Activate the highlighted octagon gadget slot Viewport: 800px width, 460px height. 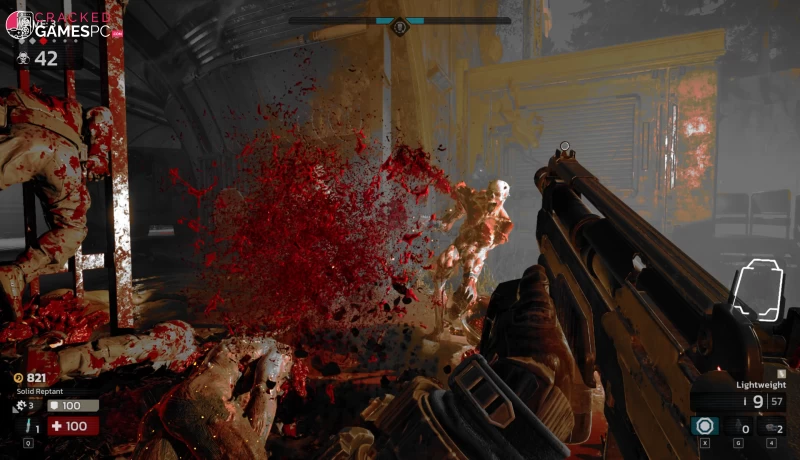click(705, 427)
